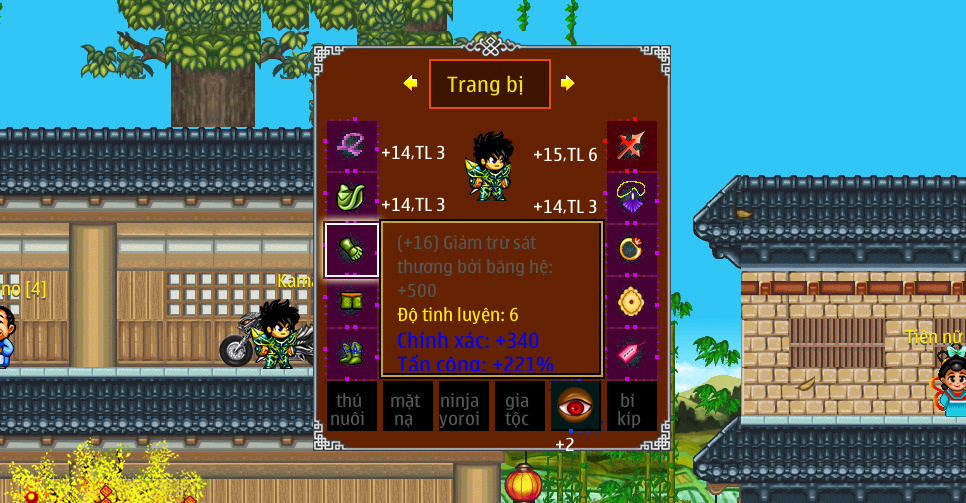Select the golden pendant equipment slot

pos(632,302)
